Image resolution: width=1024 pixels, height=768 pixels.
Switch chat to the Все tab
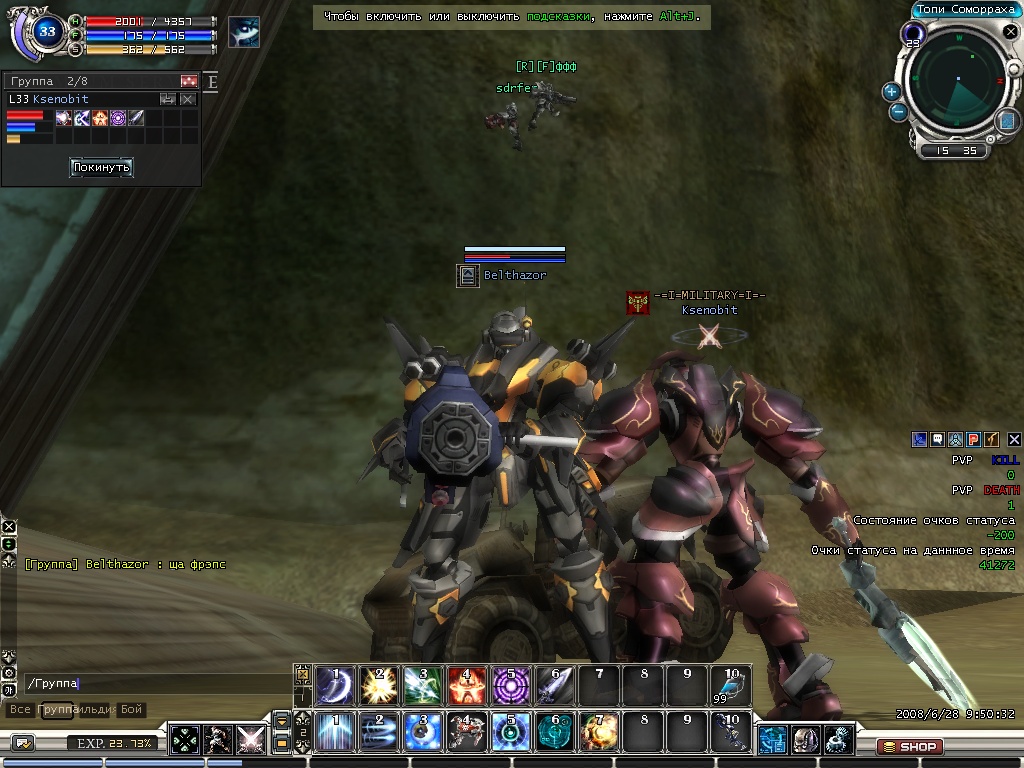(x=19, y=709)
